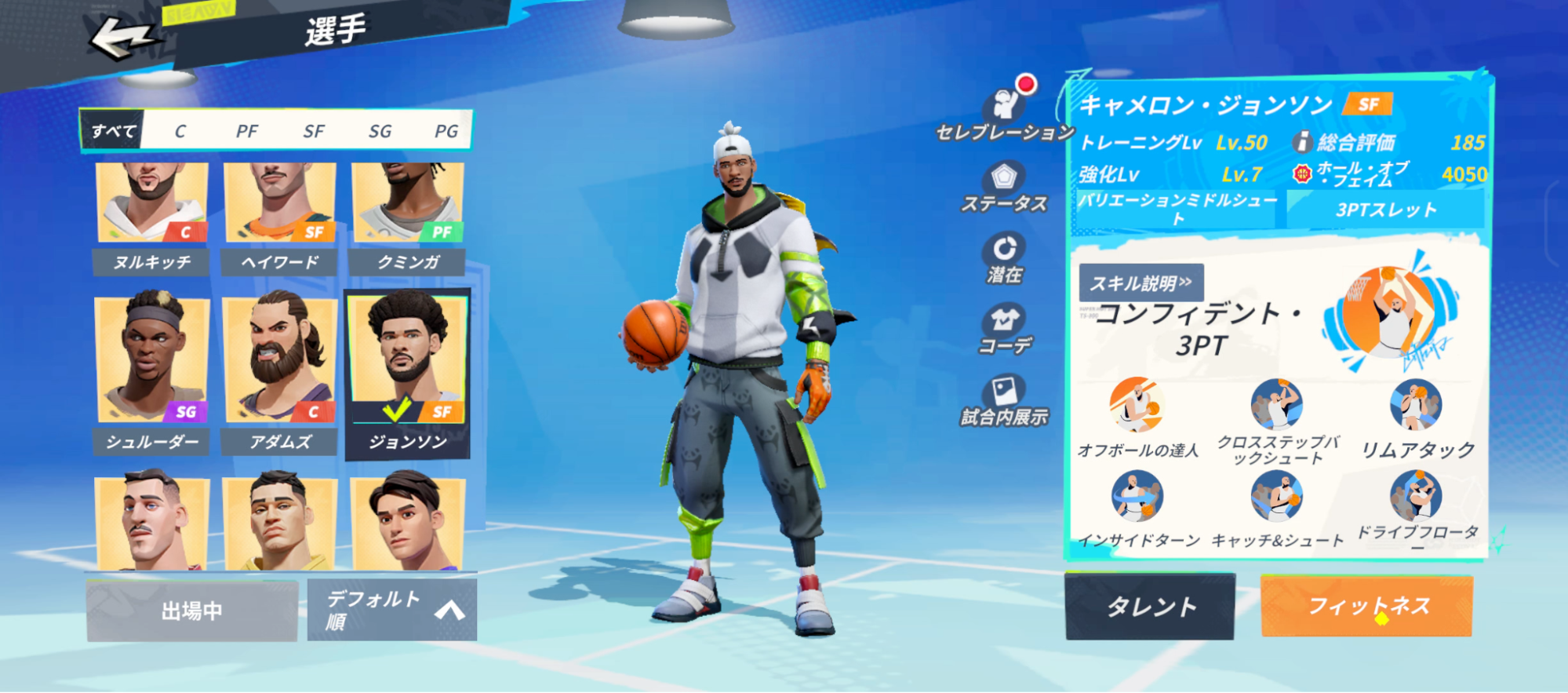Screen dimensions: 1568x693
Task: Expand the デフォルト順 sort order dropdown
Action: [x=370, y=610]
